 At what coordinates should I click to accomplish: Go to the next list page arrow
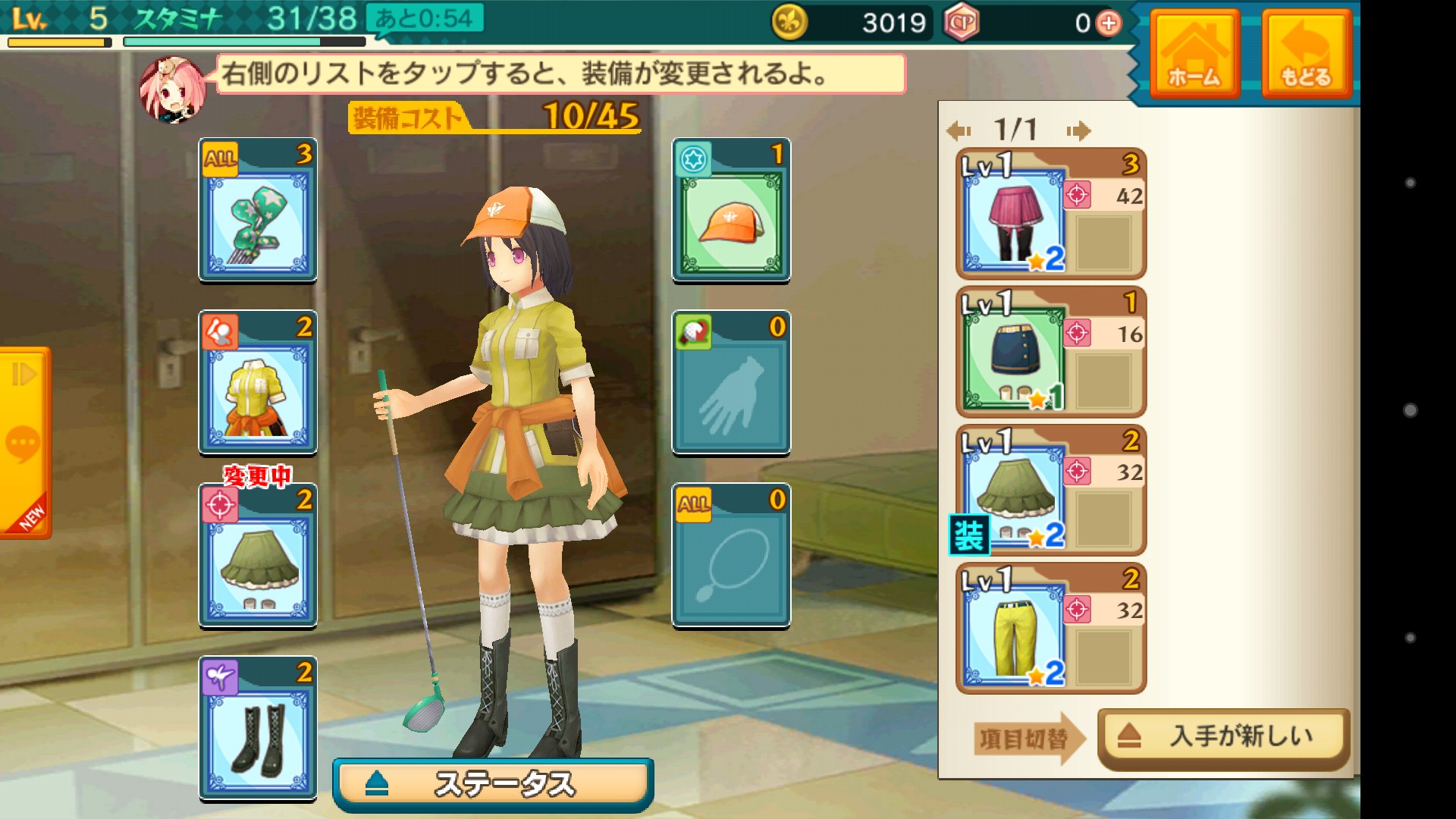pos(1078,131)
